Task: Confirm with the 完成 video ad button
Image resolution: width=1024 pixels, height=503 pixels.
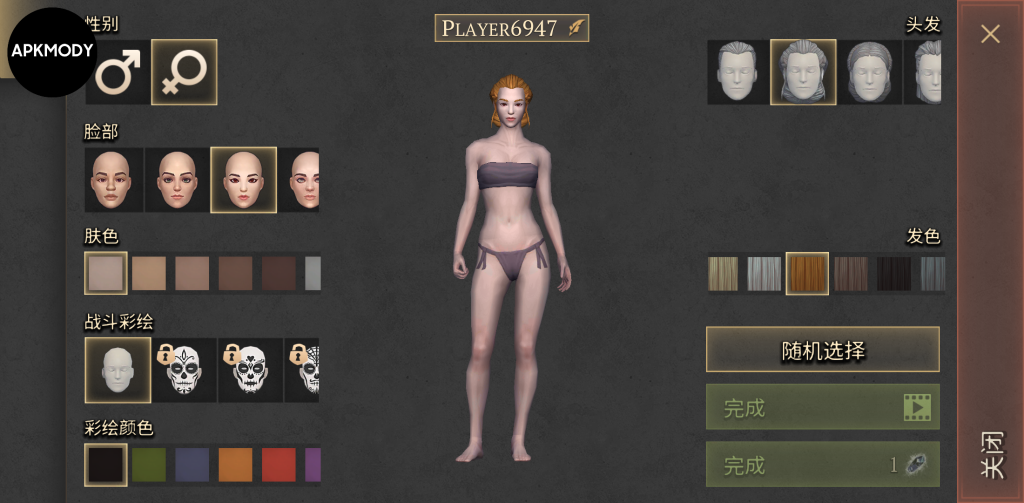Action: [822, 407]
